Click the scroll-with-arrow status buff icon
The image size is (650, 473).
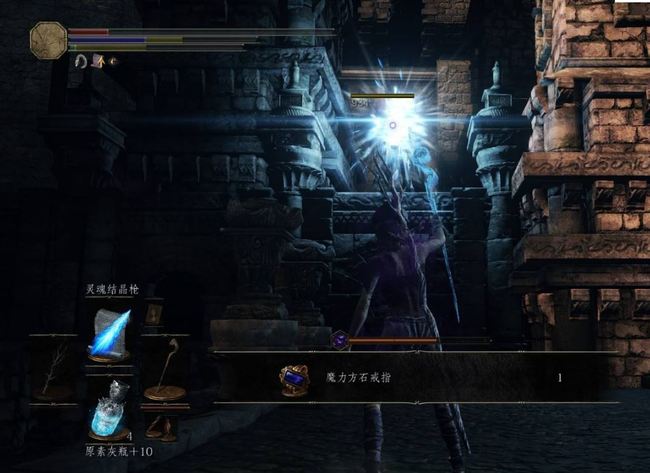pos(99,61)
